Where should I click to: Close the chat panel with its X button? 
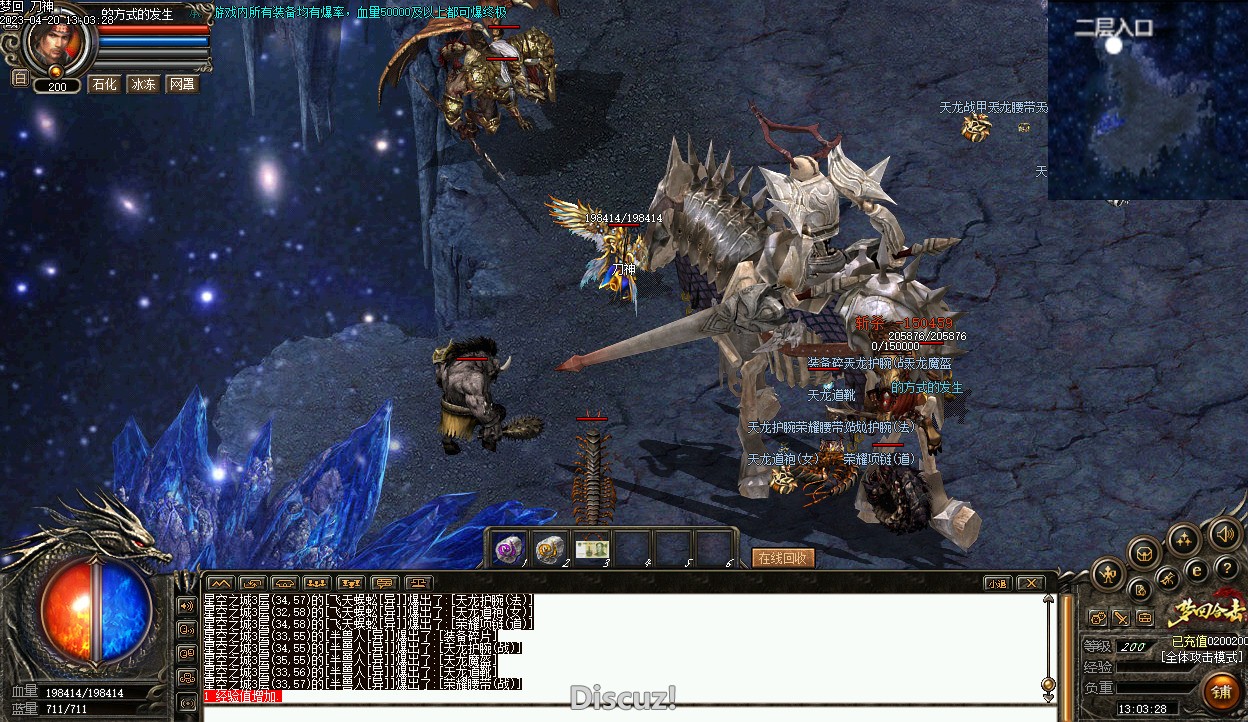click(1029, 583)
